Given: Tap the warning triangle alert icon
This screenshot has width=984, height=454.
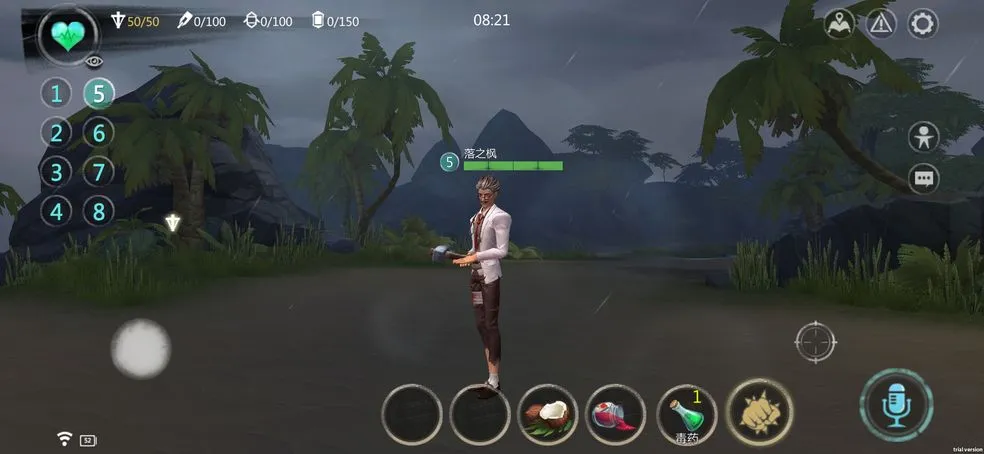Looking at the screenshot, I should coord(880,23).
